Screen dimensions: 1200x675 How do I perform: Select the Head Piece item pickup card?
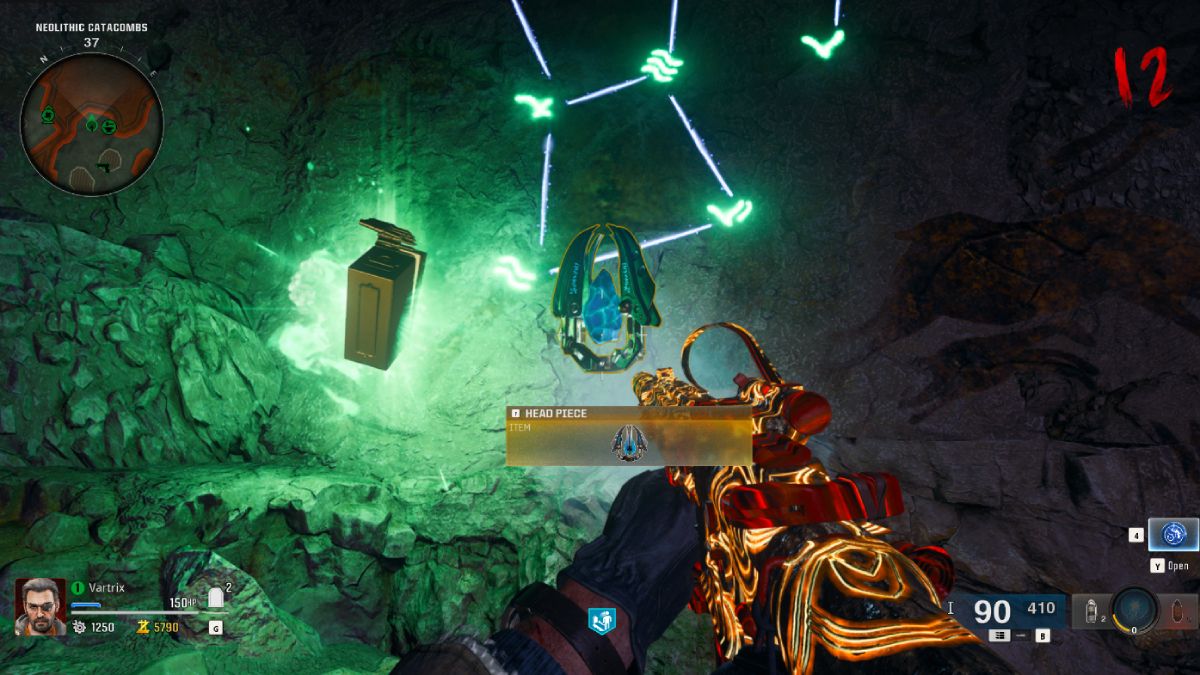(x=629, y=436)
